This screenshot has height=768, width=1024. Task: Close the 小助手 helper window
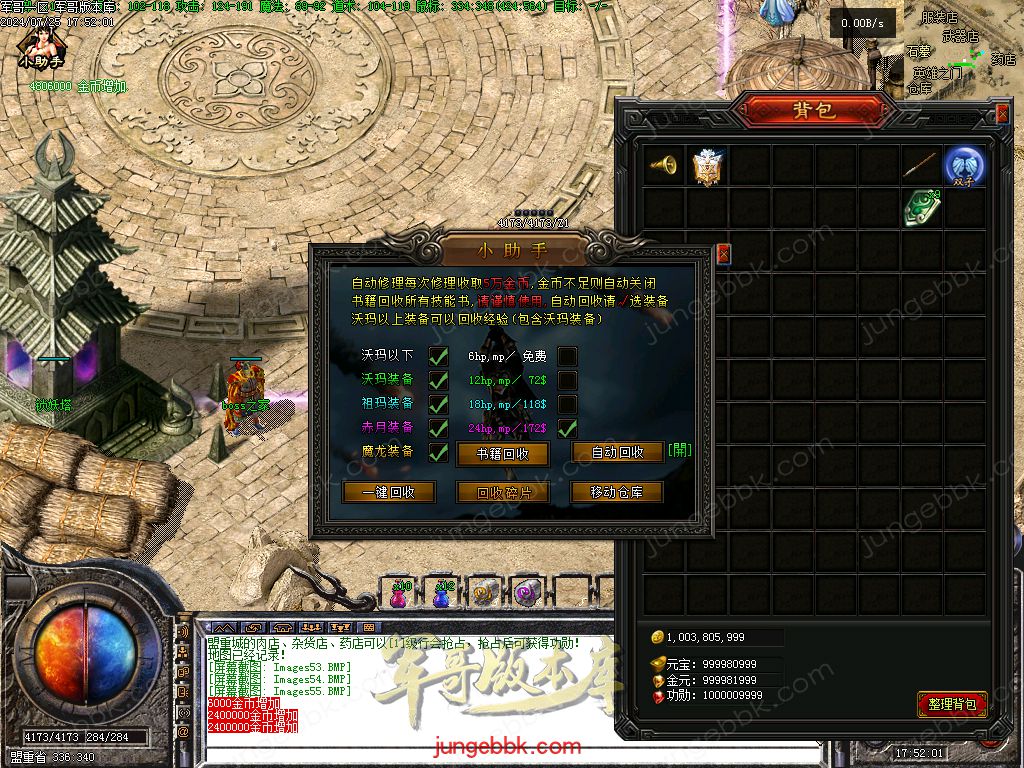pyautogui.click(x=724, y=254)
